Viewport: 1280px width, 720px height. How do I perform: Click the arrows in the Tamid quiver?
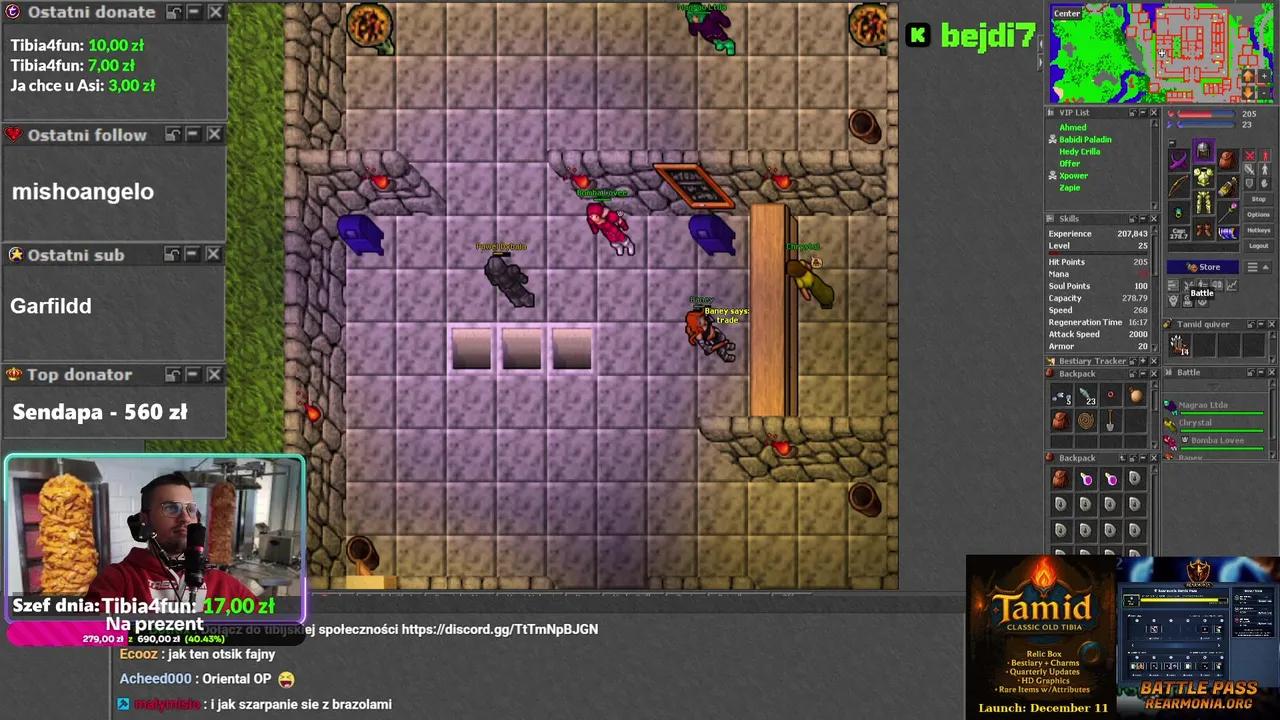point(1179,343)
